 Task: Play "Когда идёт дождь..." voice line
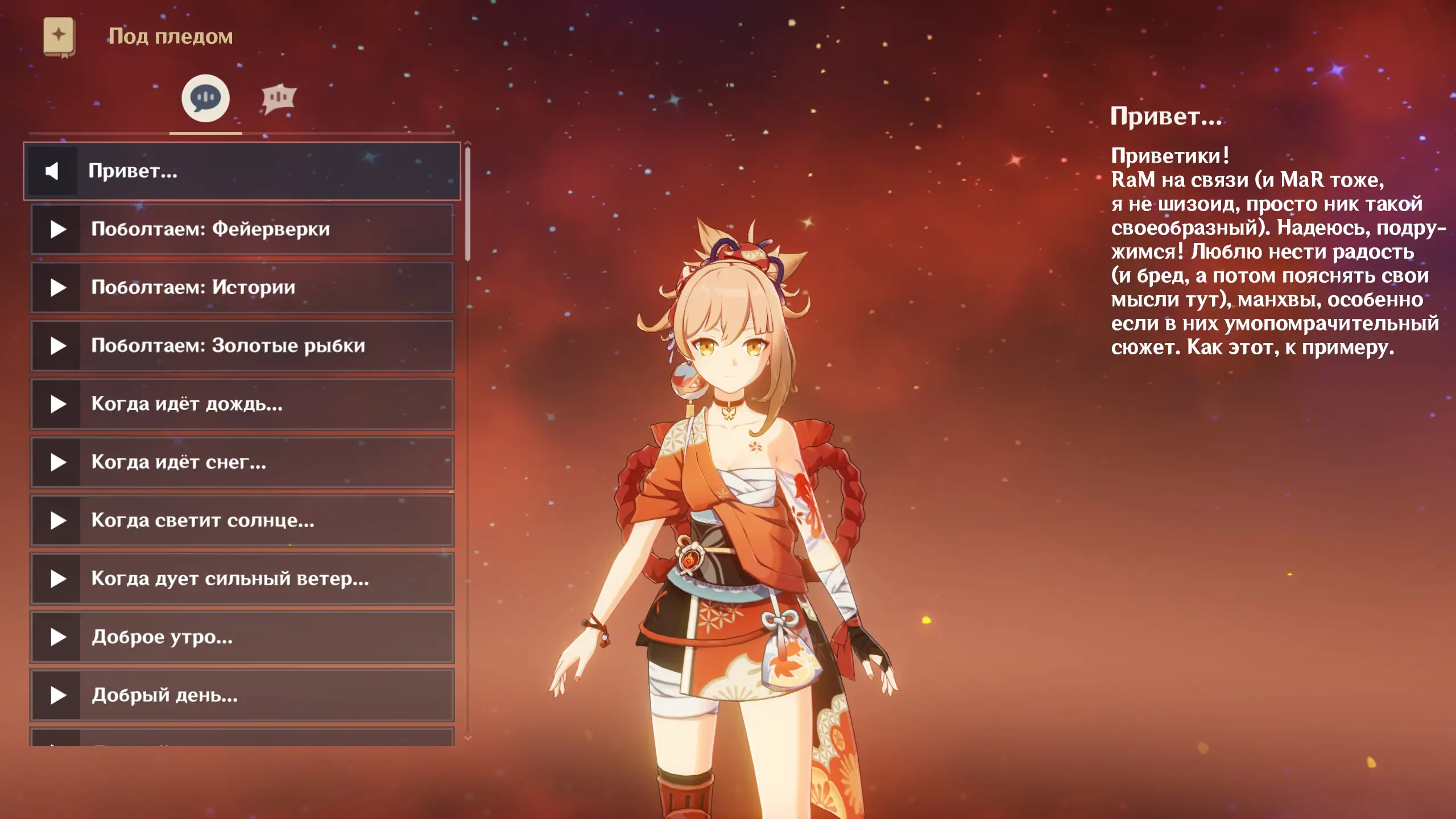click(242, 404)
